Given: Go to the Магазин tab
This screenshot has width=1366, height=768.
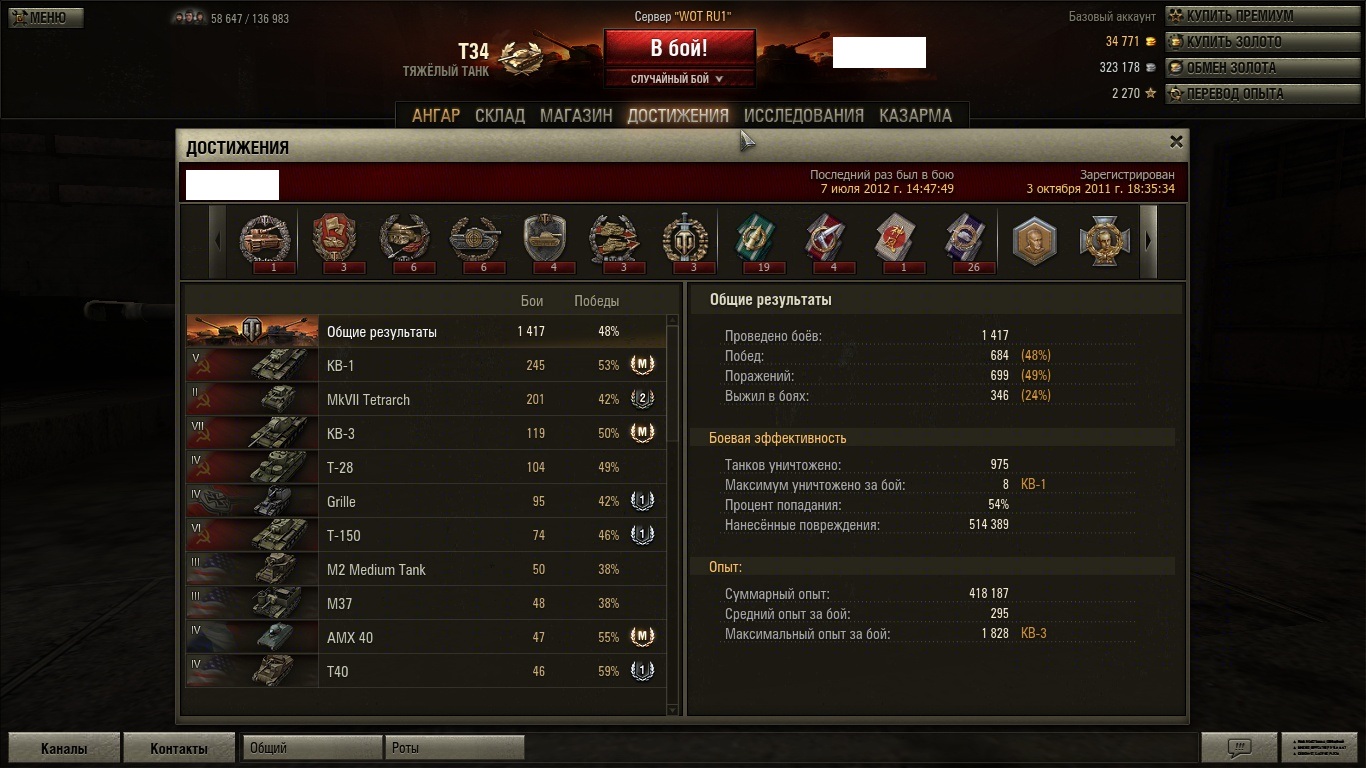Looking at the screenshot, I should [576, 116].
